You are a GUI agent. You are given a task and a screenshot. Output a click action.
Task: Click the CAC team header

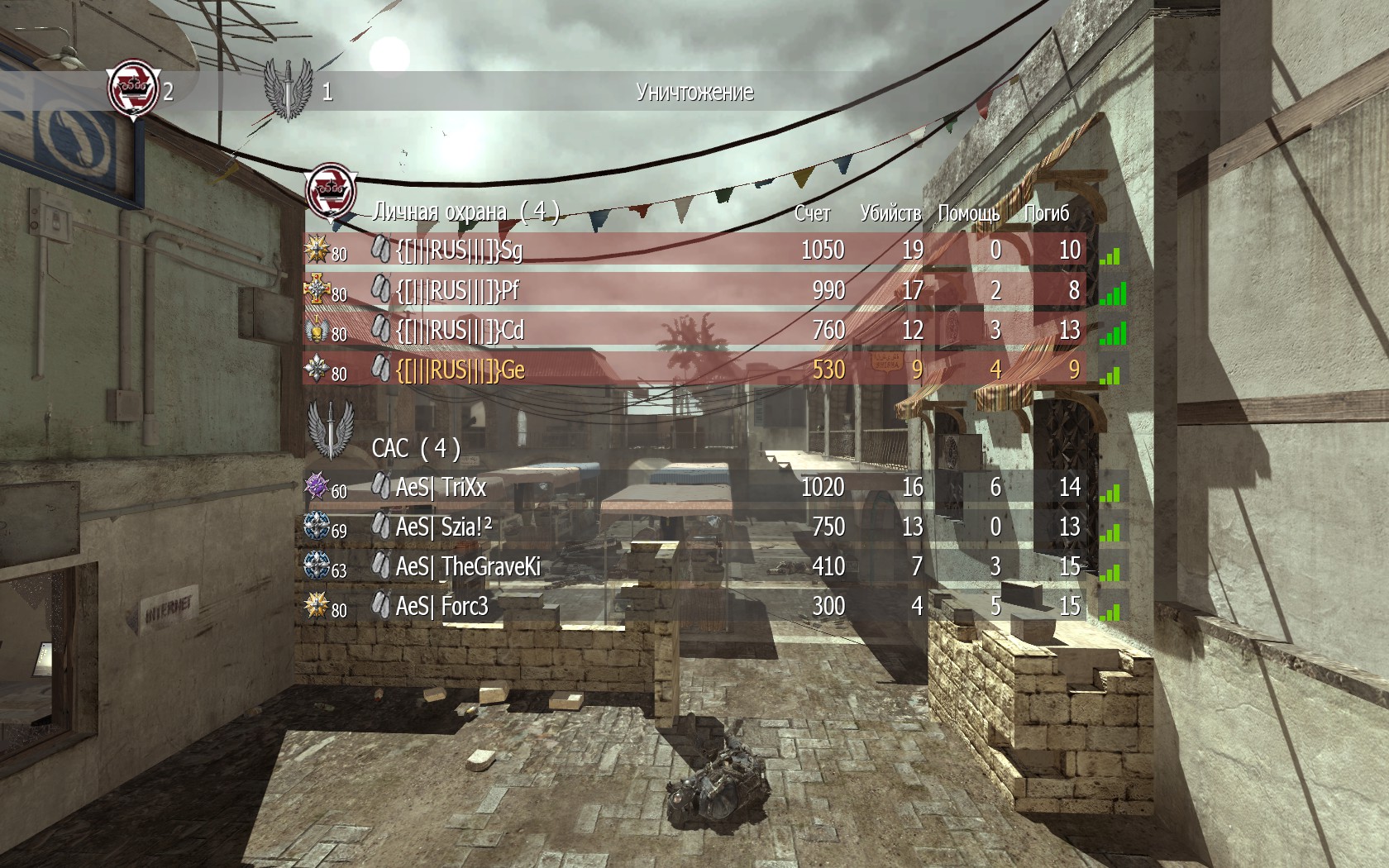(x=416, y=448)
